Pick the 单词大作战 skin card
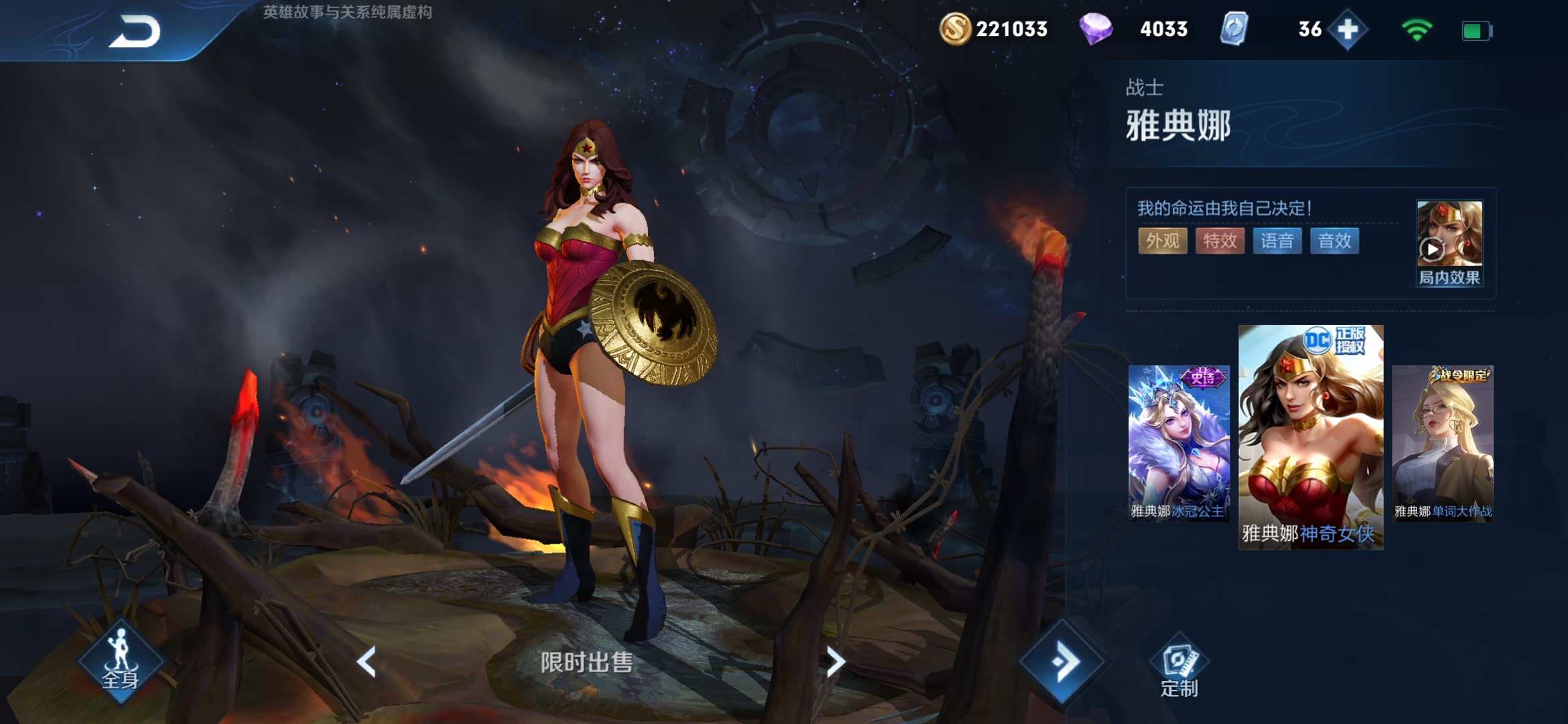This screenshot has height=724, width=1568. [1443, 442]
